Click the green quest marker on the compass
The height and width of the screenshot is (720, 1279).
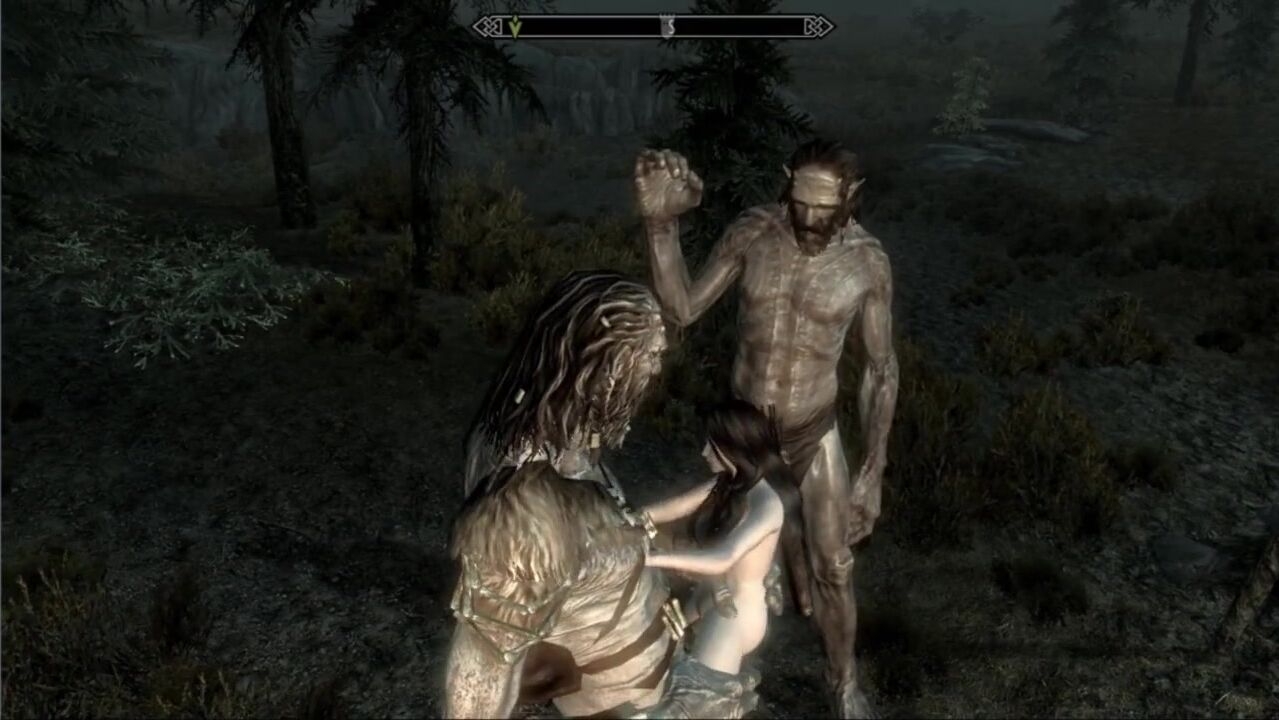point(515,27)
